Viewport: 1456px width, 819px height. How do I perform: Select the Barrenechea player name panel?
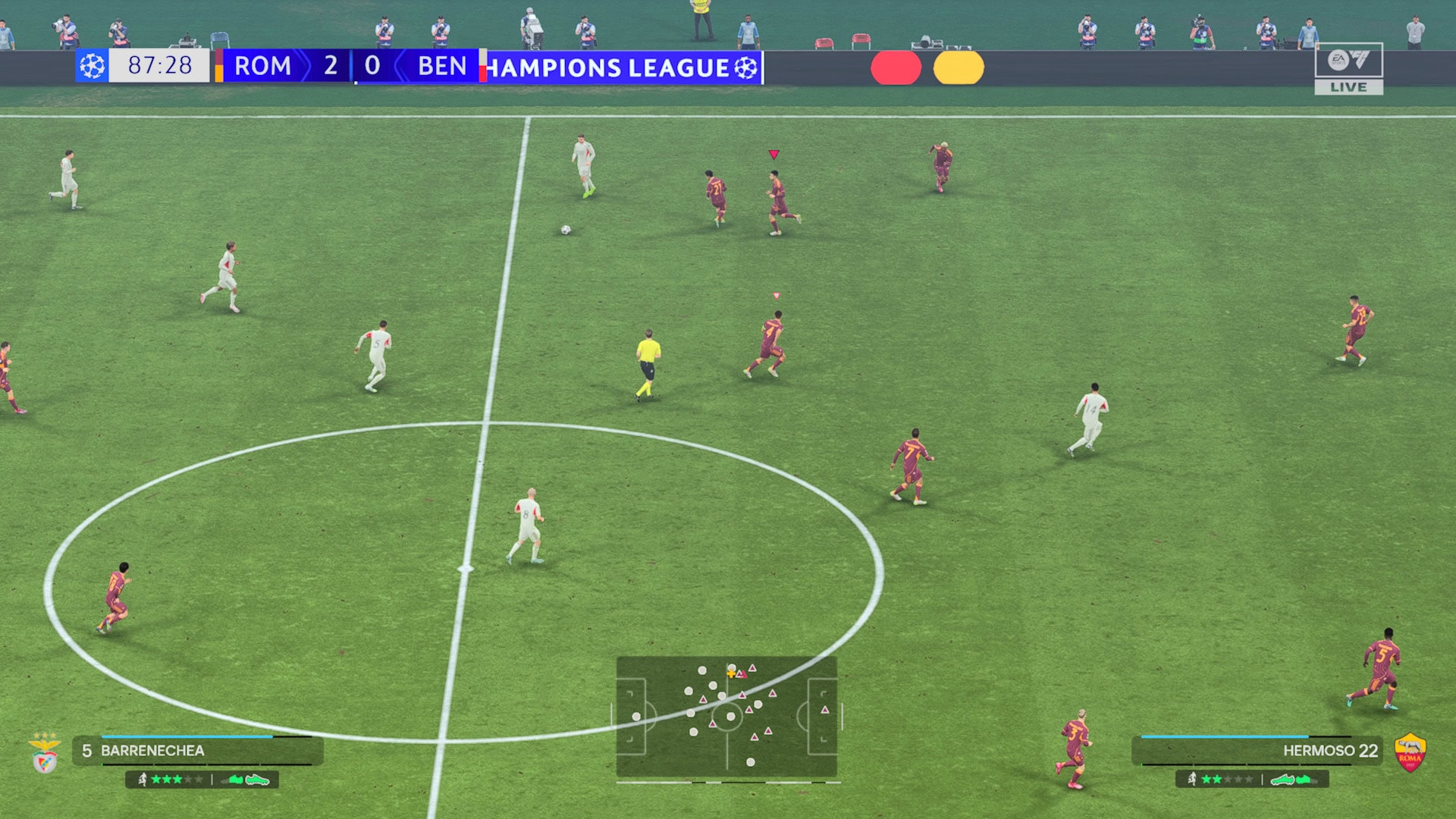pos(199,751)
